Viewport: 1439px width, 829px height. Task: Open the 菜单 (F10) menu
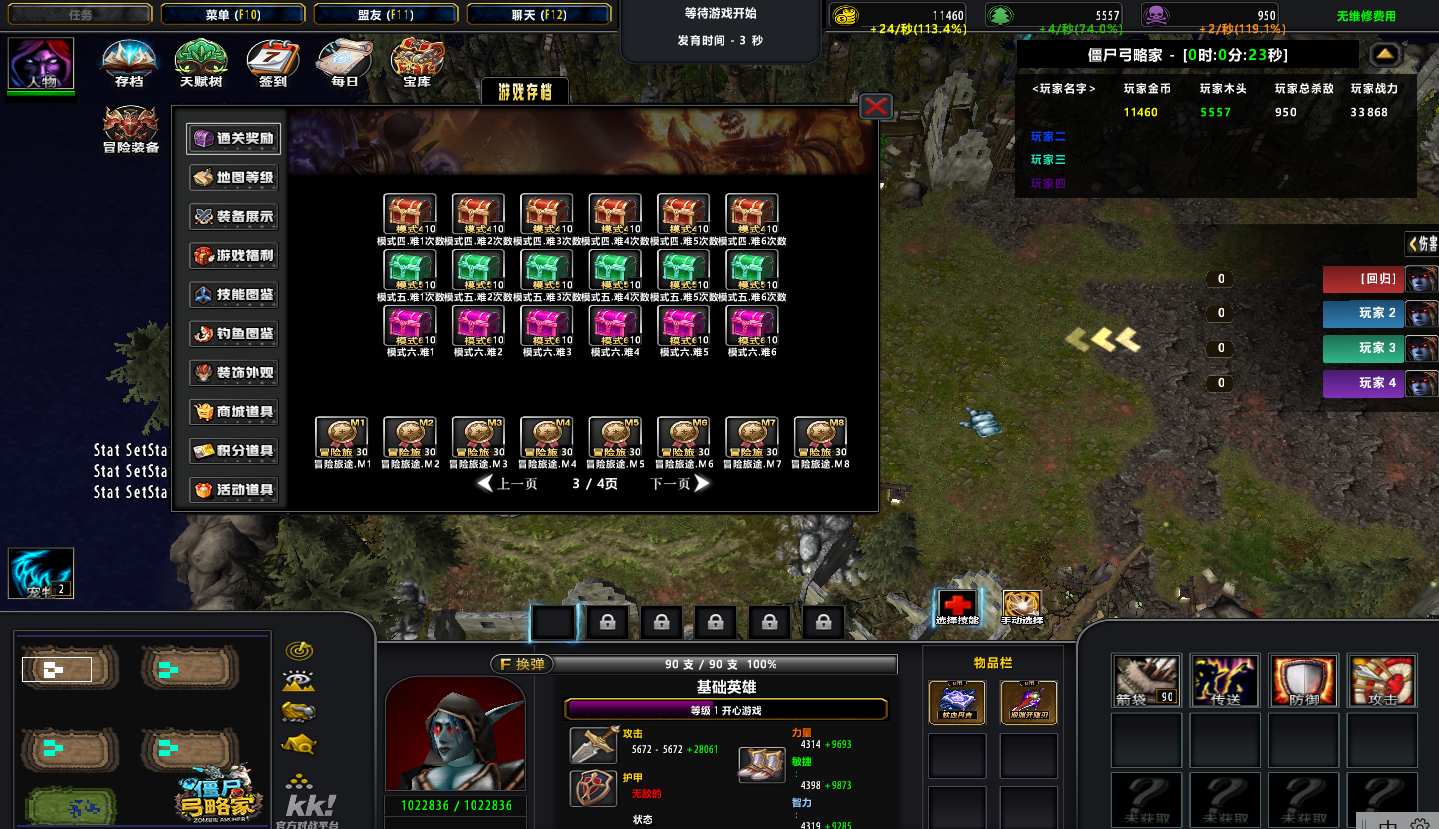(232, 14)
